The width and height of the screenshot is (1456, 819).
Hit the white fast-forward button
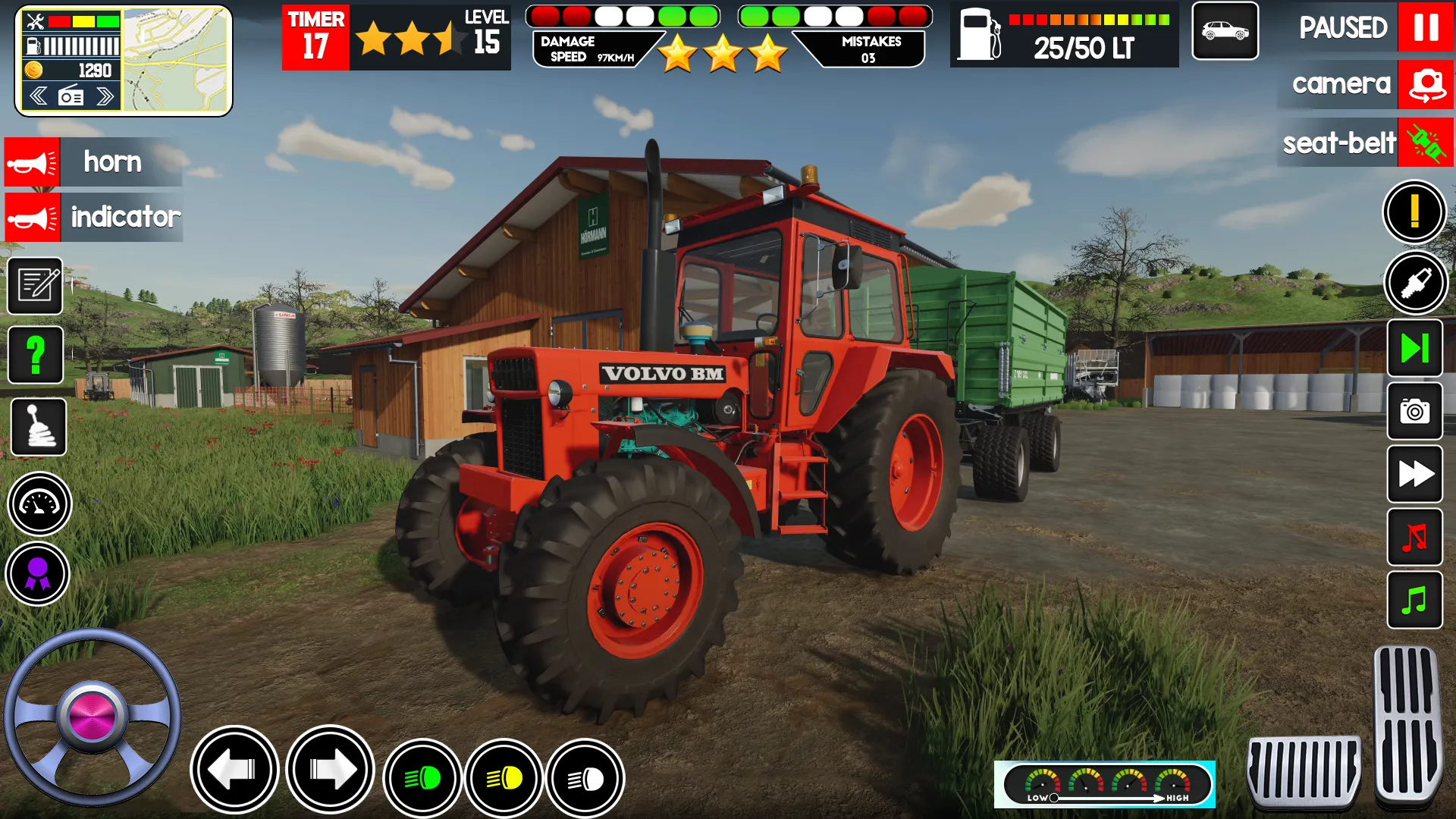pyautogui.click(x=1414, y=475)
